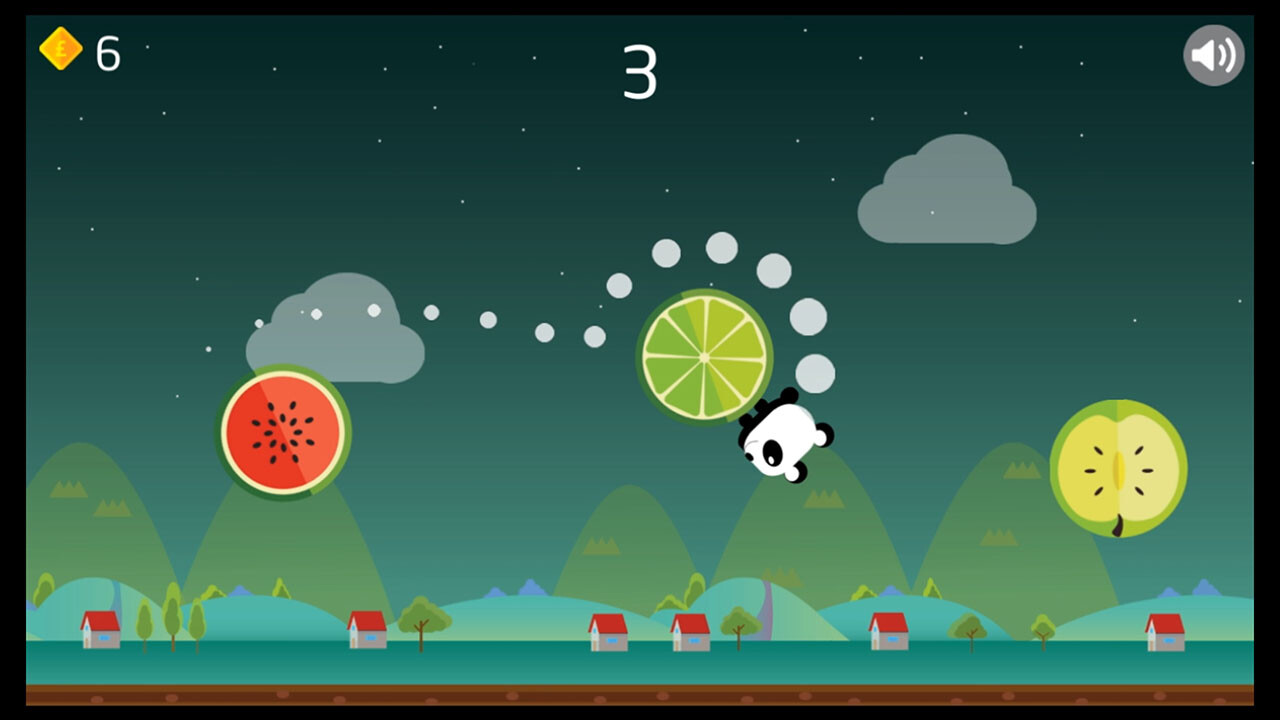The image size is (1280, 720).
Task: Click the lime slice the panda touches
Action: click(x=702, y=357)
